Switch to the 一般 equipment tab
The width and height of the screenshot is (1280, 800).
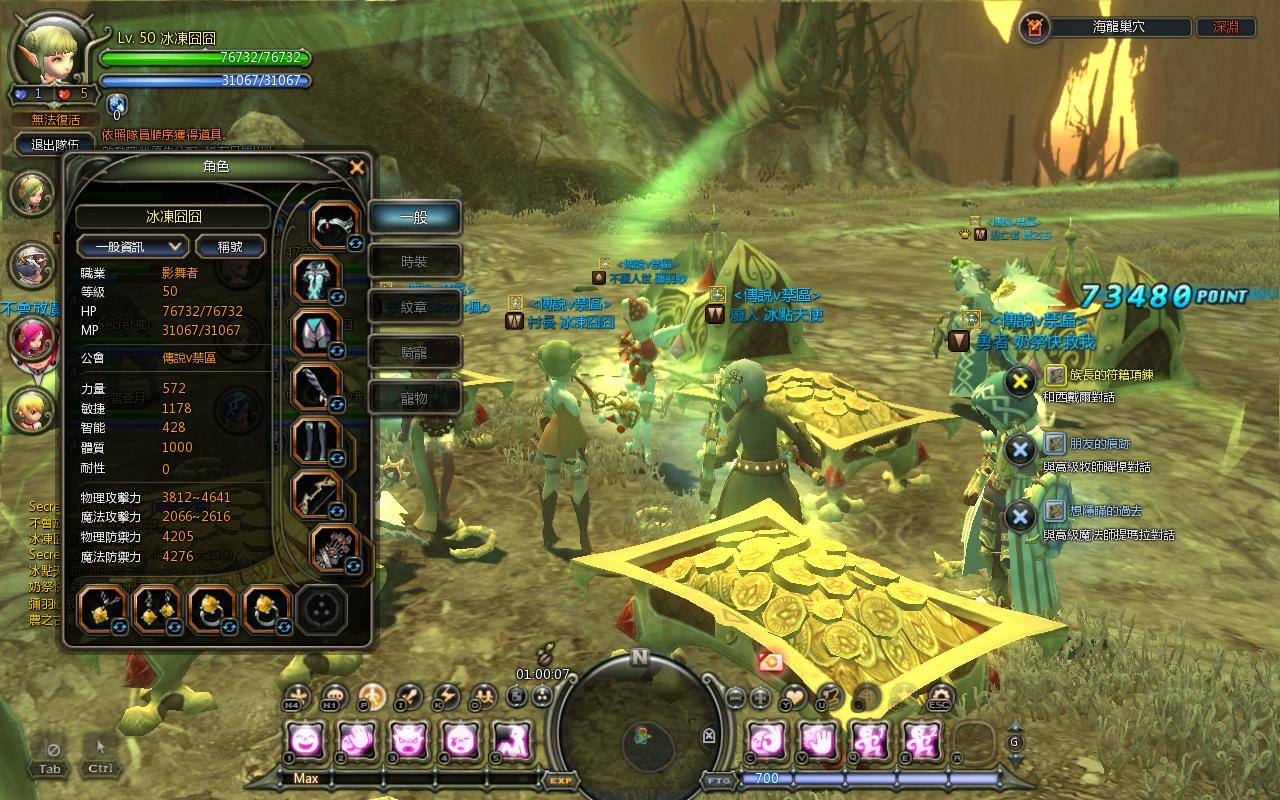point(414,217)
